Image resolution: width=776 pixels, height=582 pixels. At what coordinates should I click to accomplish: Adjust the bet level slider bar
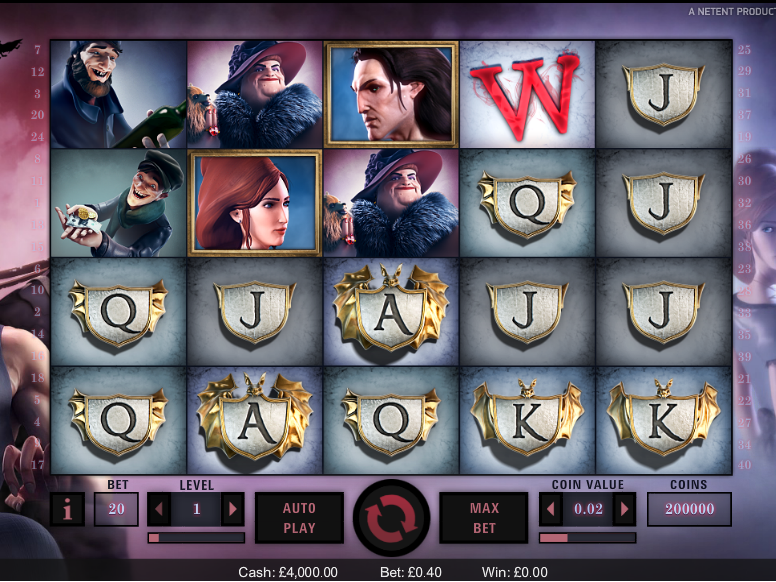[x=196, y=538]
